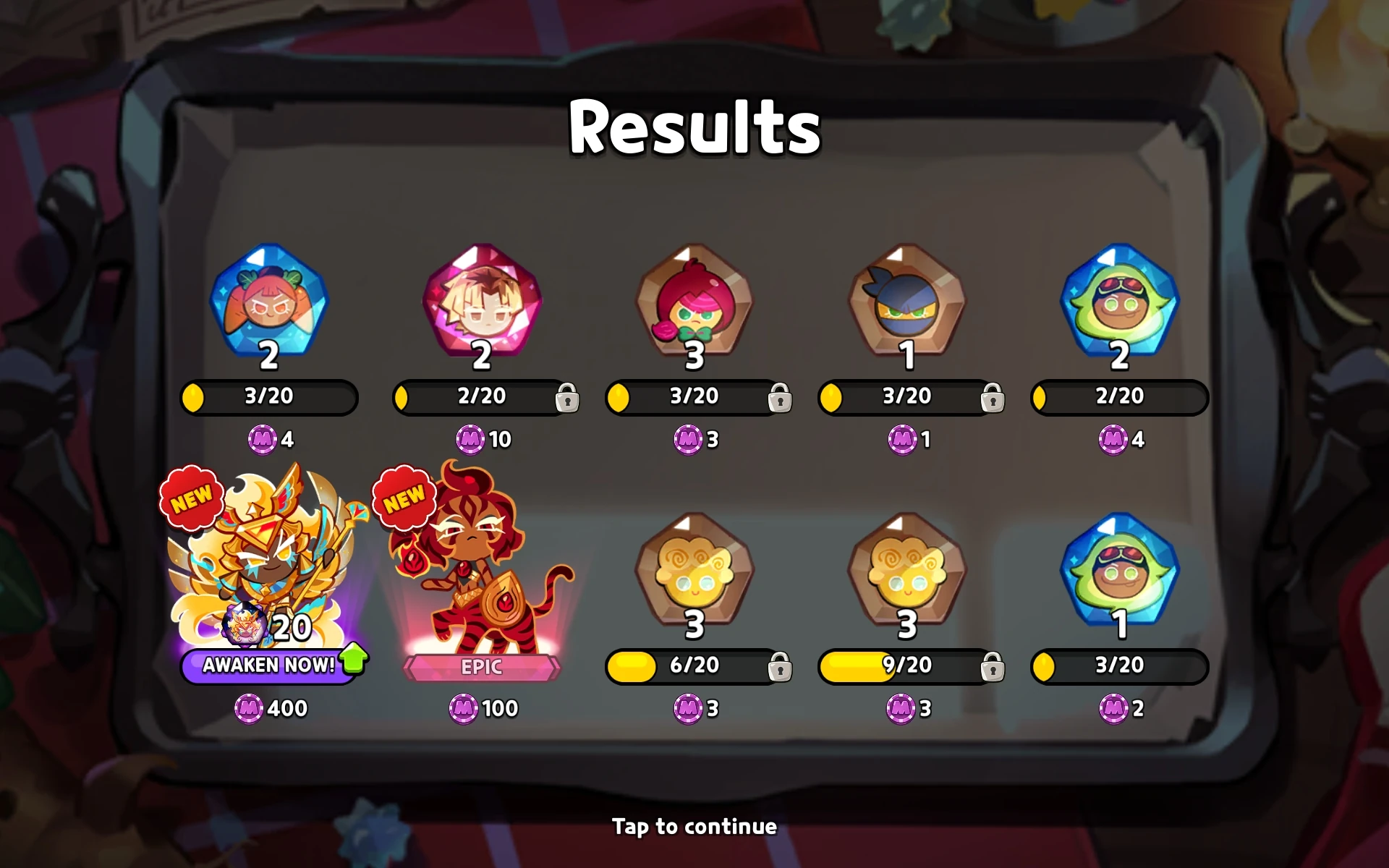The height and width of the screenshot is (868, 1389).
Task: Tap the lock beside the 6/20 progress bar
Action: pyautogui.click(x=780, y=668)
